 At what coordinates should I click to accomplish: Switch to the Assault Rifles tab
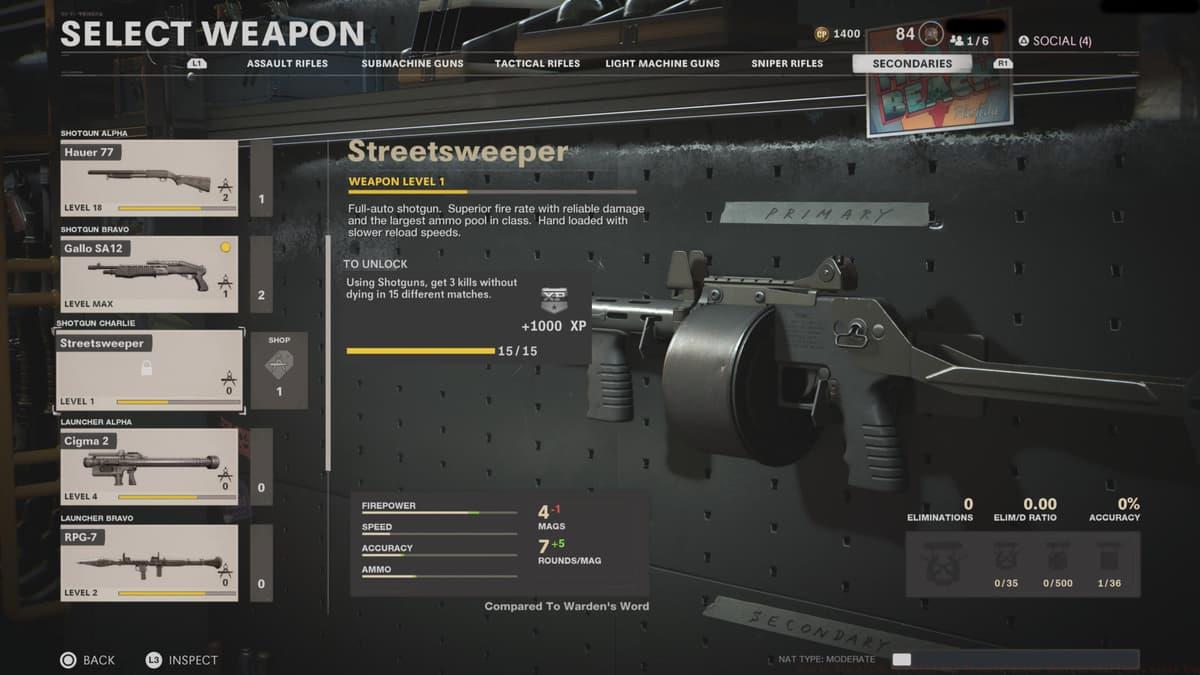pos(287,63)
